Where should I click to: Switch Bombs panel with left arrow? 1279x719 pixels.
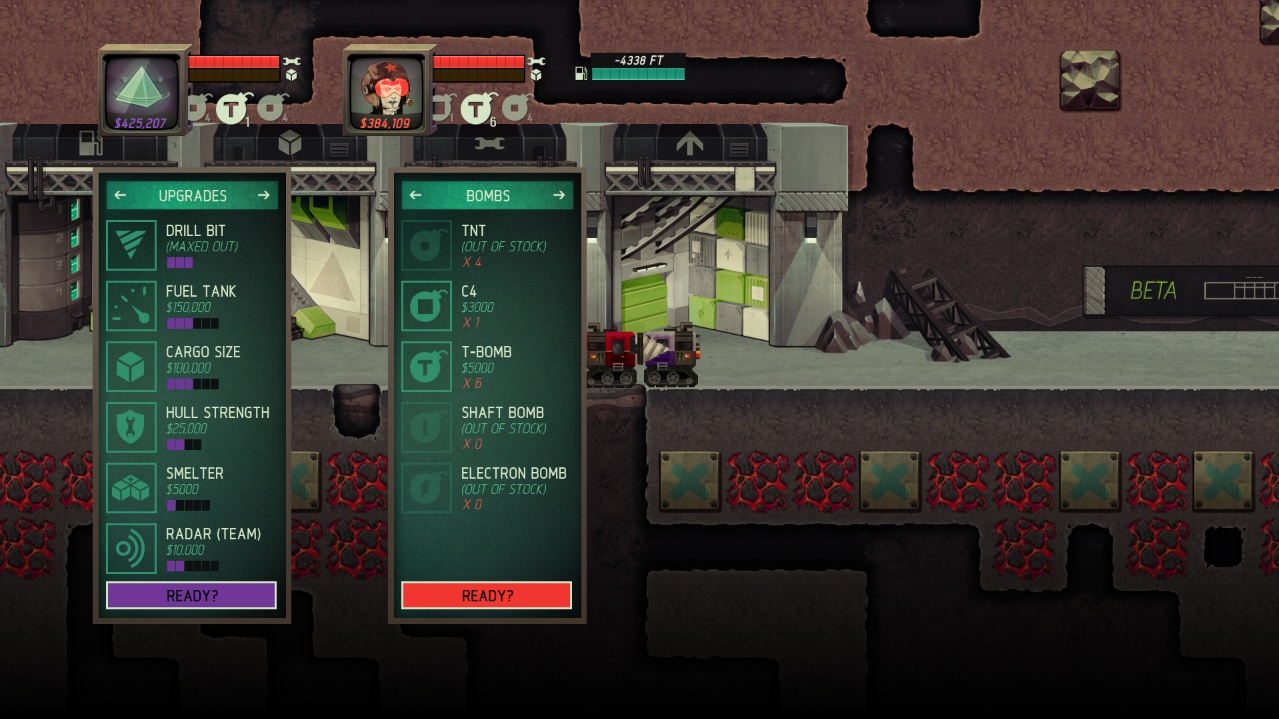coord(415,196)
